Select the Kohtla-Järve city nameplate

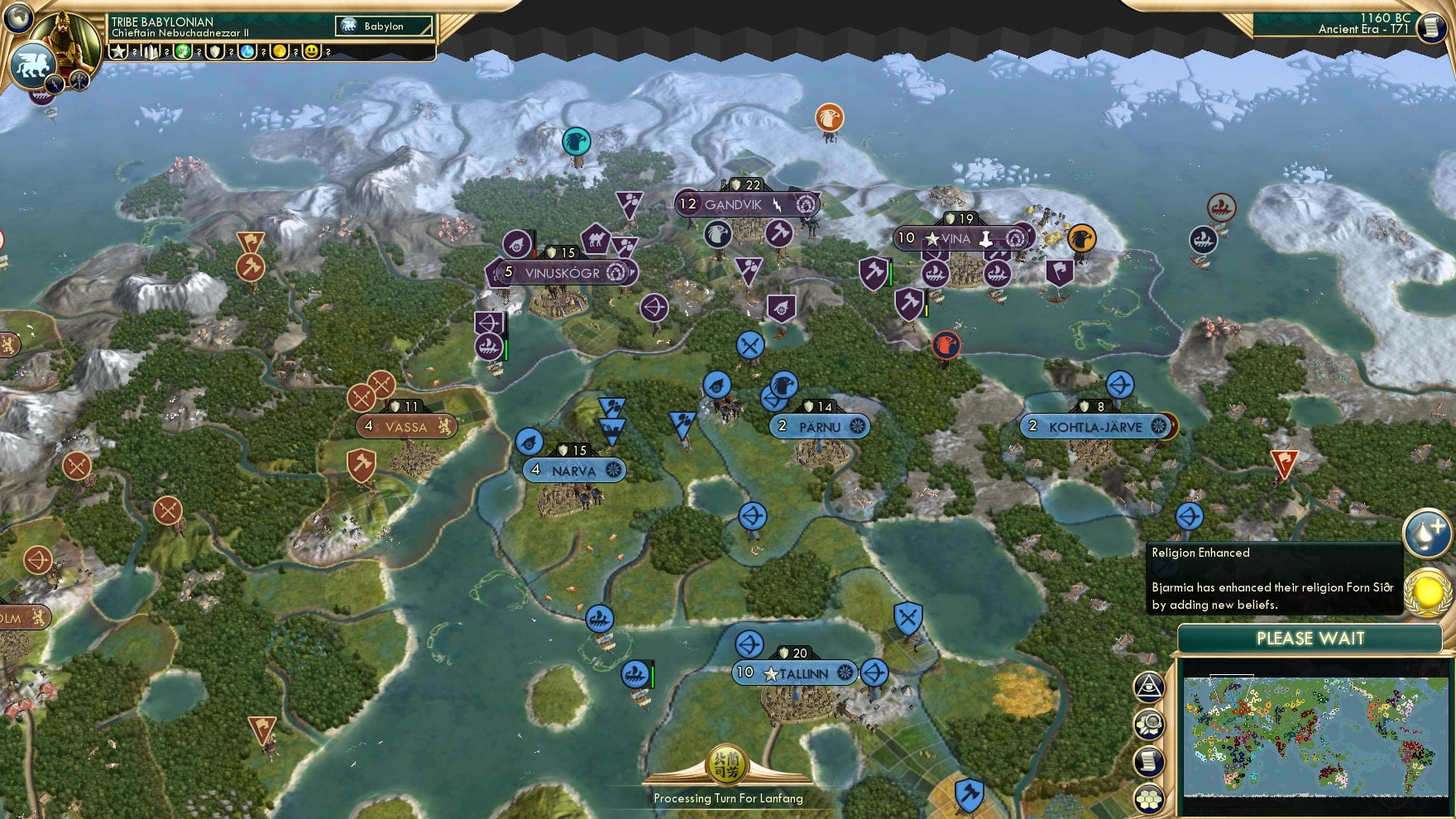1094,428
